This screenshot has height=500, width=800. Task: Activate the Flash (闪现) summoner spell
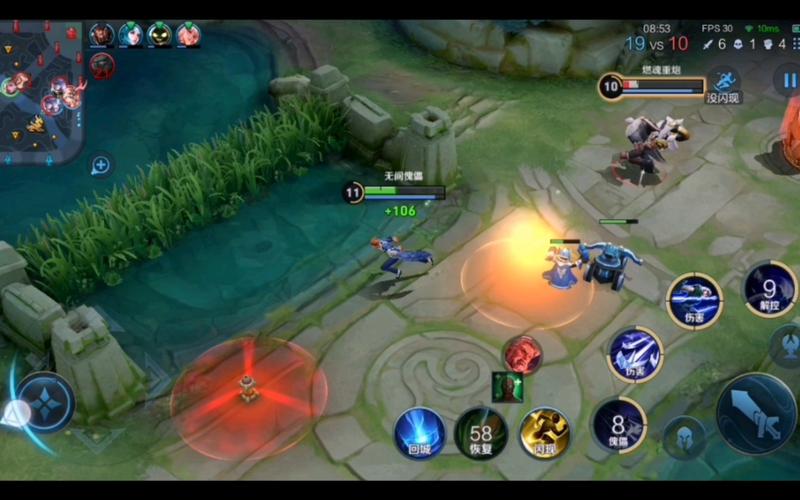click(544, 433)
